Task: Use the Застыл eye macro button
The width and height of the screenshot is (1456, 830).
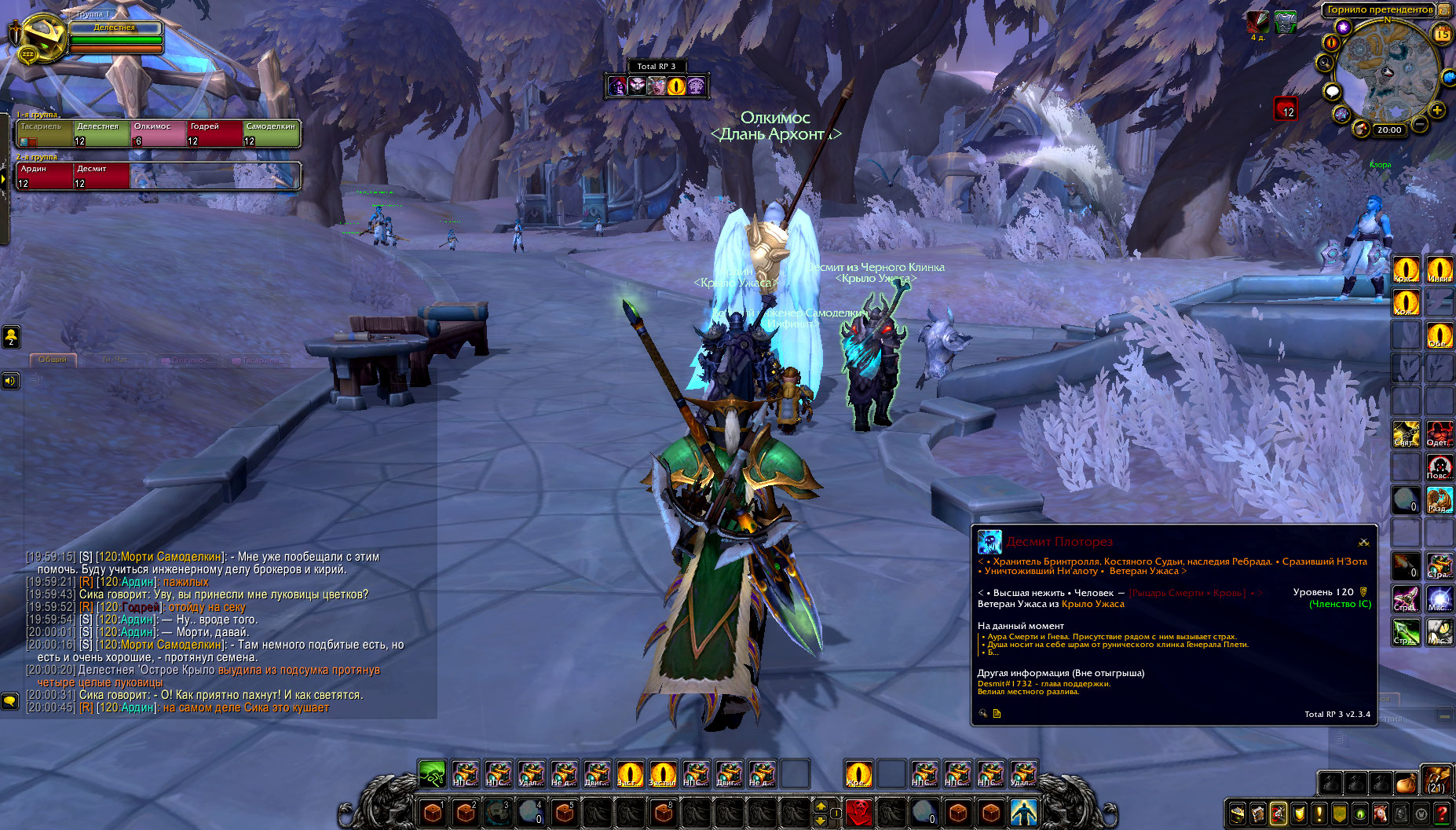Action: coord(663,773)
